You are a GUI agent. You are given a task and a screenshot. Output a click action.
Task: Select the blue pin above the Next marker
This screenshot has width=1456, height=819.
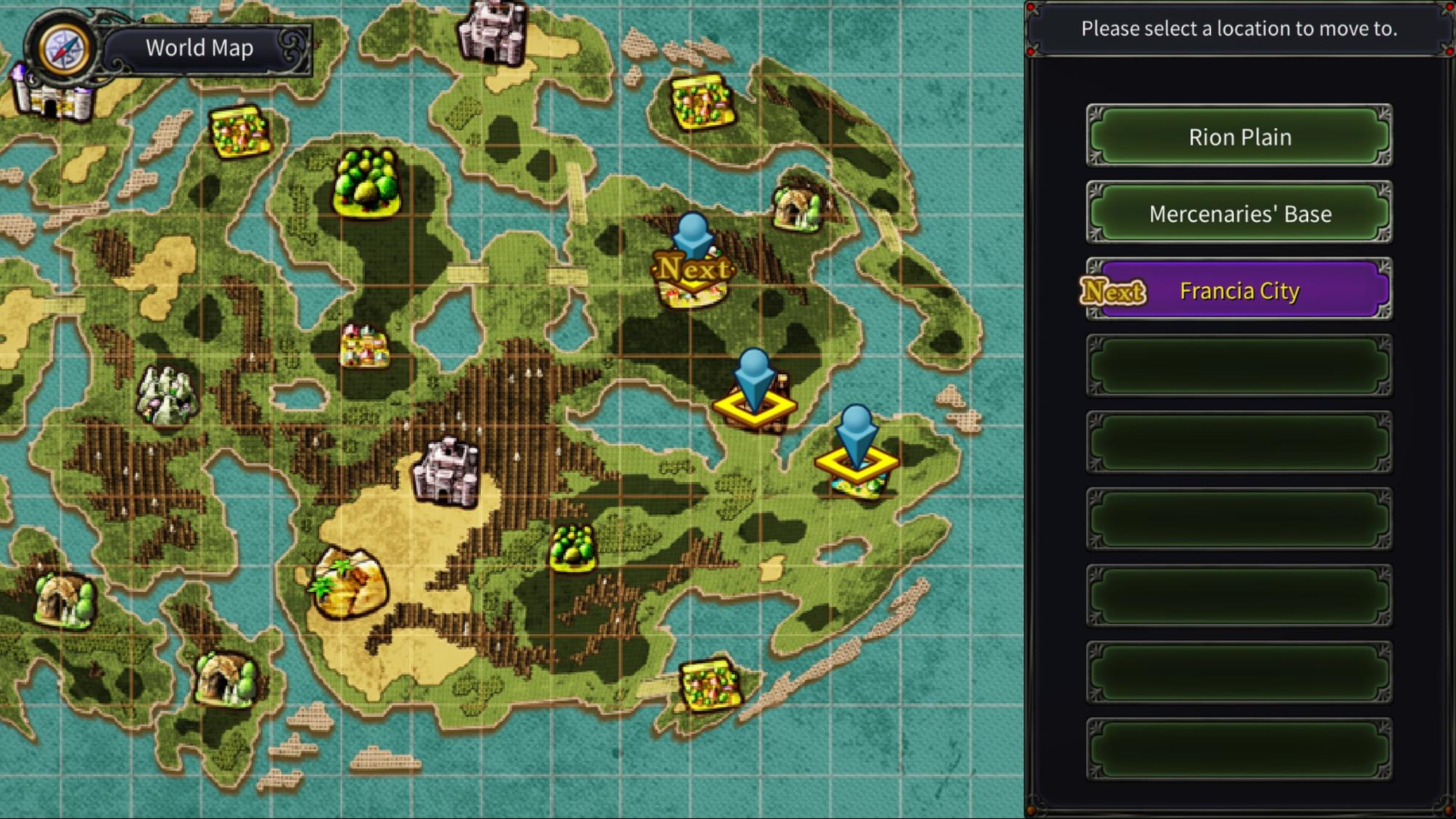point(693,234)
